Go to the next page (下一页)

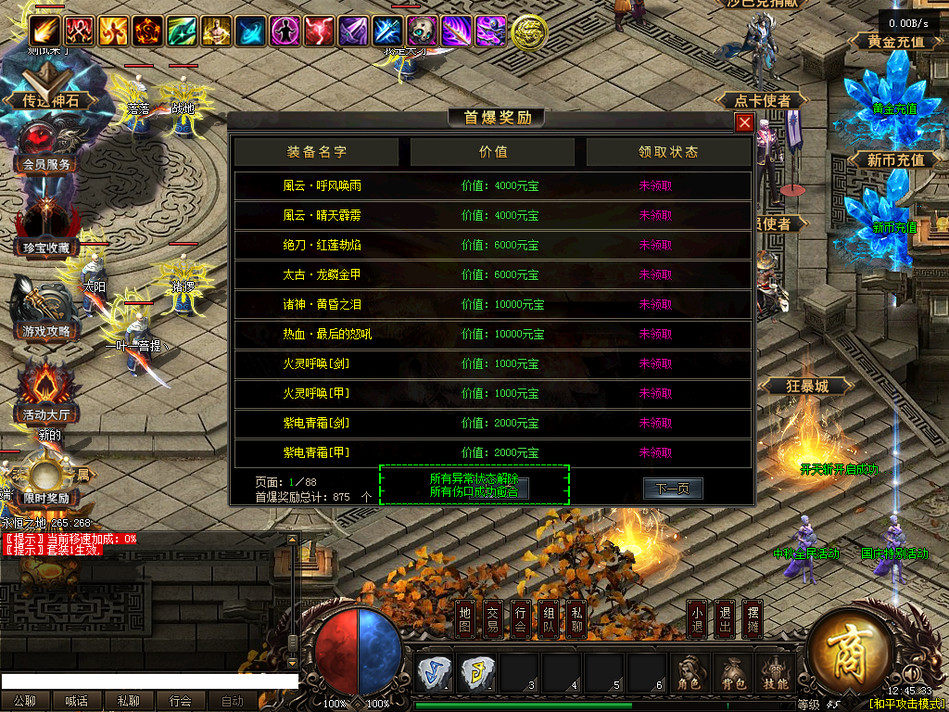(672, 489)
